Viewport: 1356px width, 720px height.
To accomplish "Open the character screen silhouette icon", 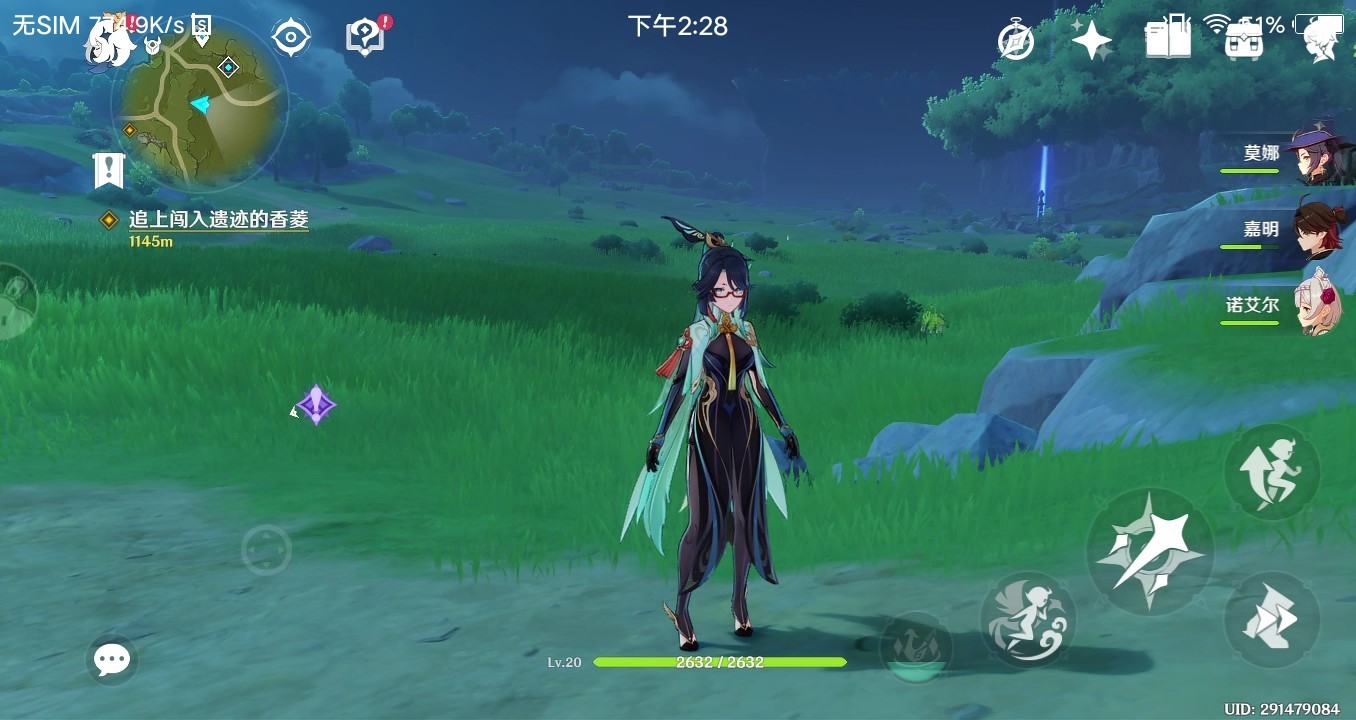I will click(x=1322, y=41).
